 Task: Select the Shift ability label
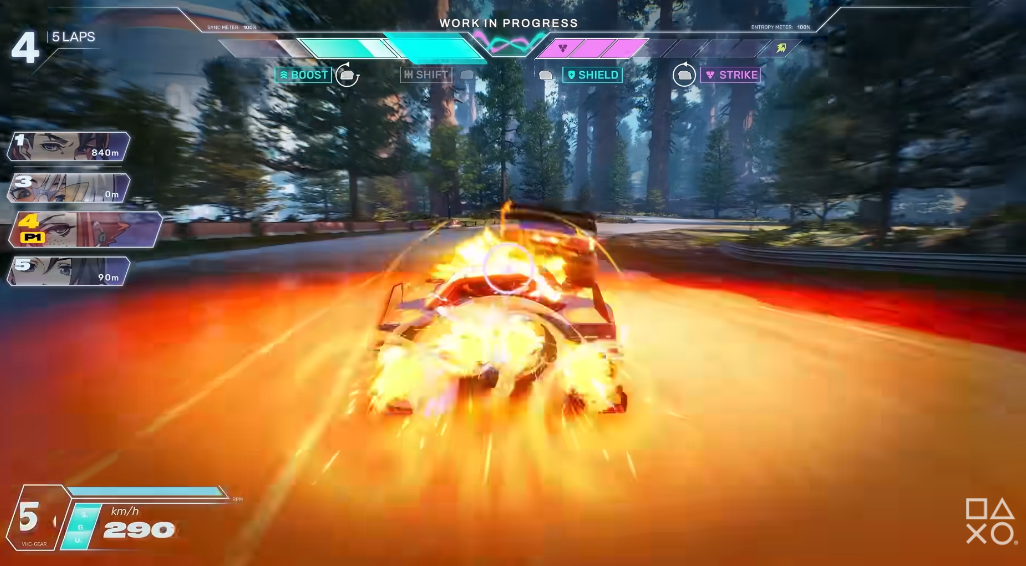tap(426, 75)
